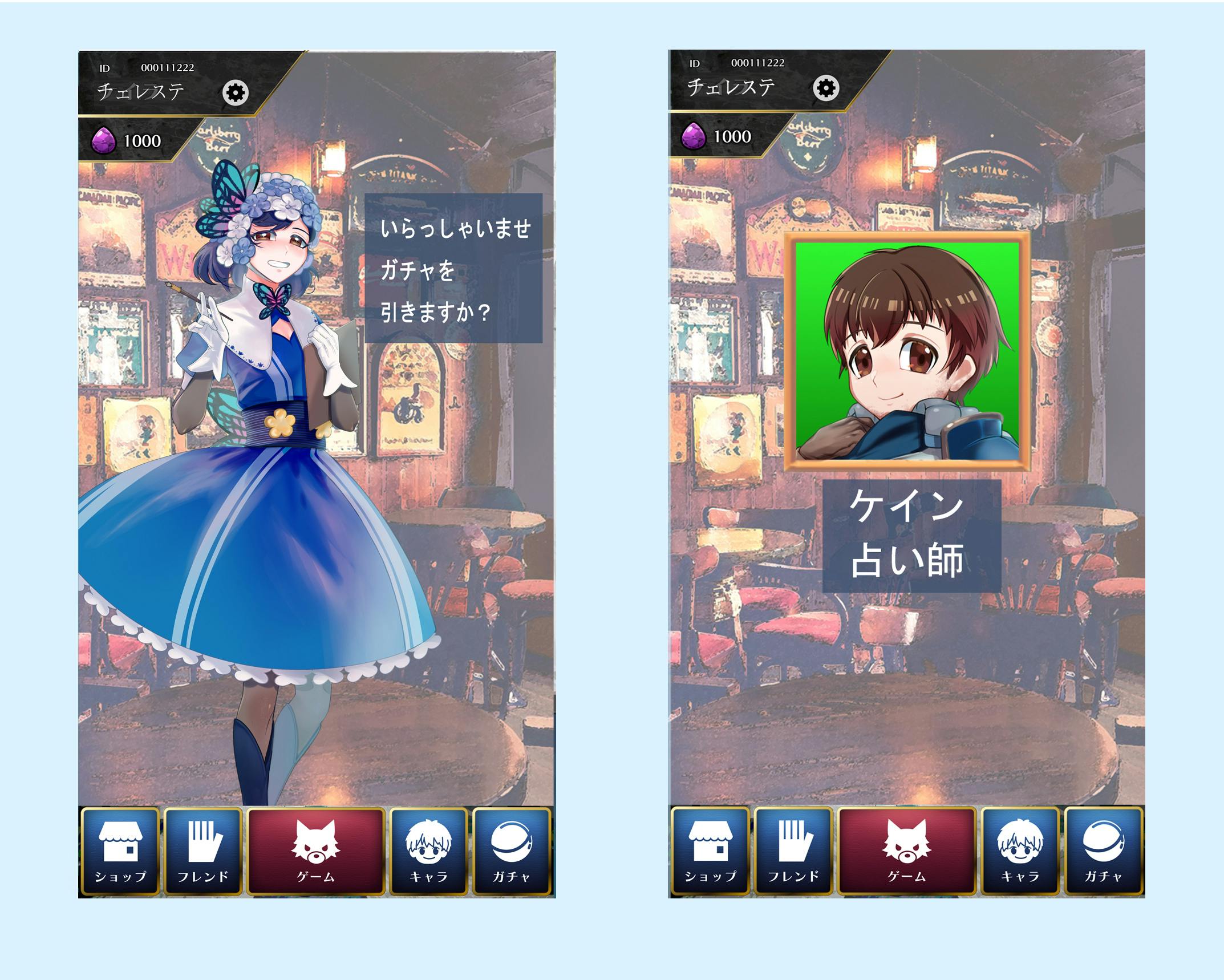Open ショップ on the ケイン portrait screen
Viewport: 1224px width, 980px height.
pos(710,851)
